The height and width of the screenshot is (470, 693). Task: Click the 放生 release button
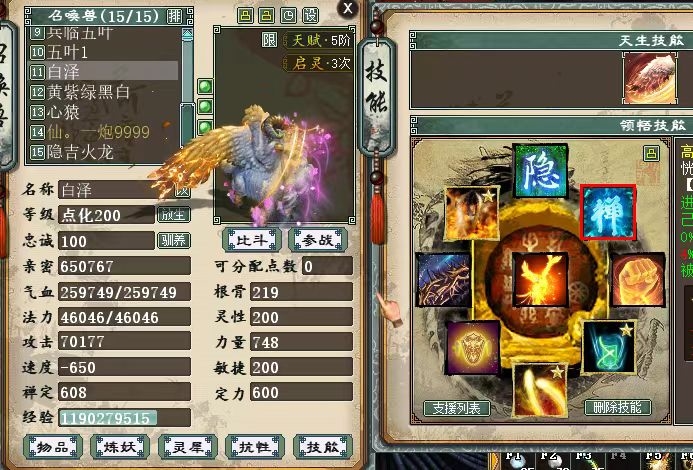pos(172,215)
